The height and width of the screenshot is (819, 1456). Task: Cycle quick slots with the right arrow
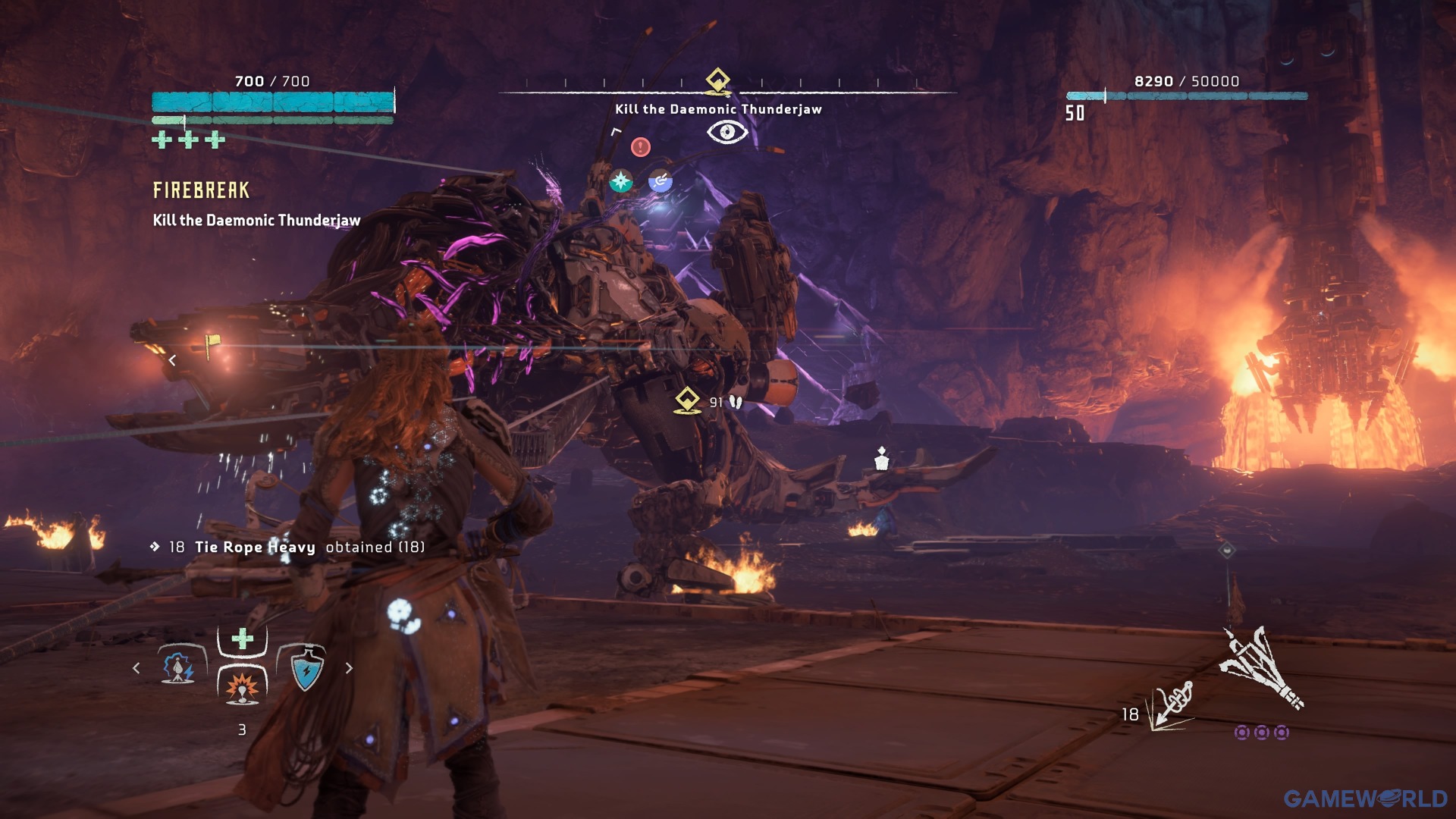point(349,668)
